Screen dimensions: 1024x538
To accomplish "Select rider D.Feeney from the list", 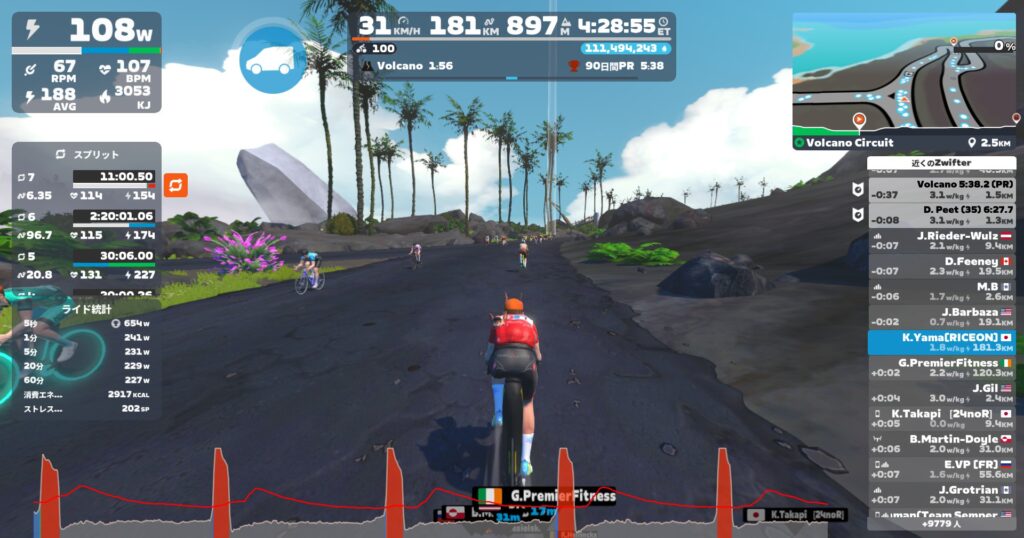I will [x=940, y=266].
